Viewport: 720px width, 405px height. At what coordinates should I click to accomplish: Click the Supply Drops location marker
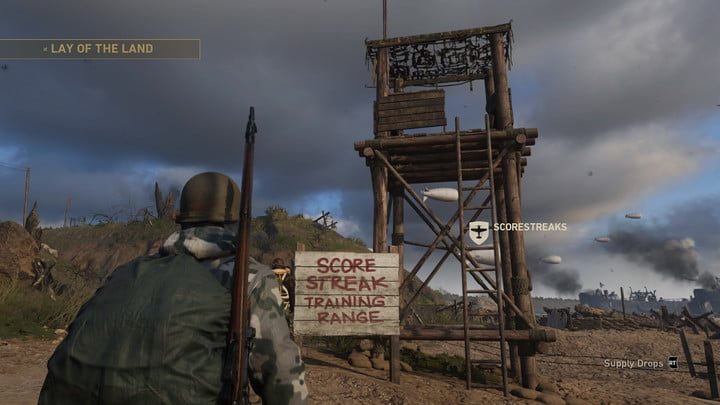[672, 363]
